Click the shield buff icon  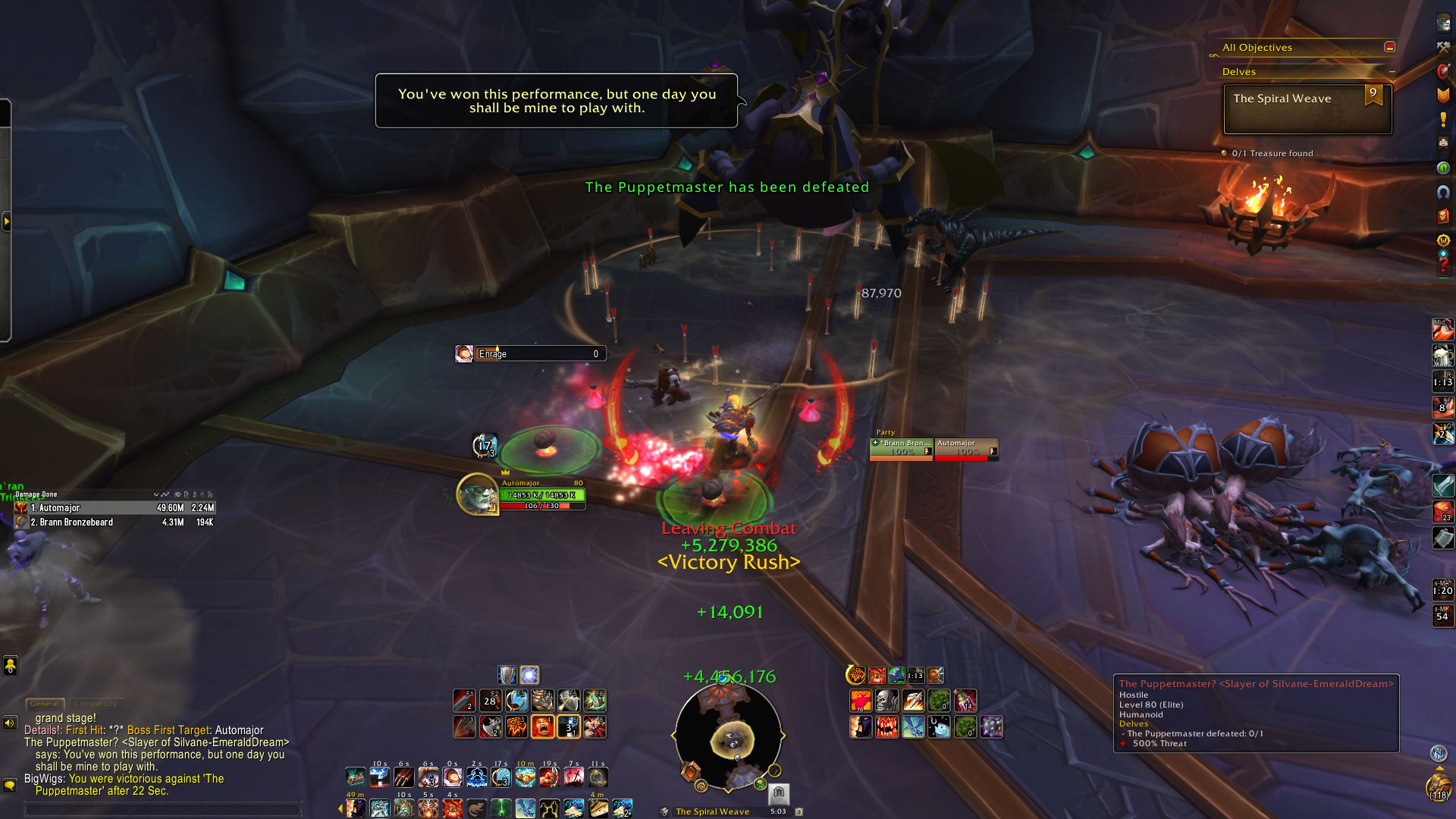507,675
